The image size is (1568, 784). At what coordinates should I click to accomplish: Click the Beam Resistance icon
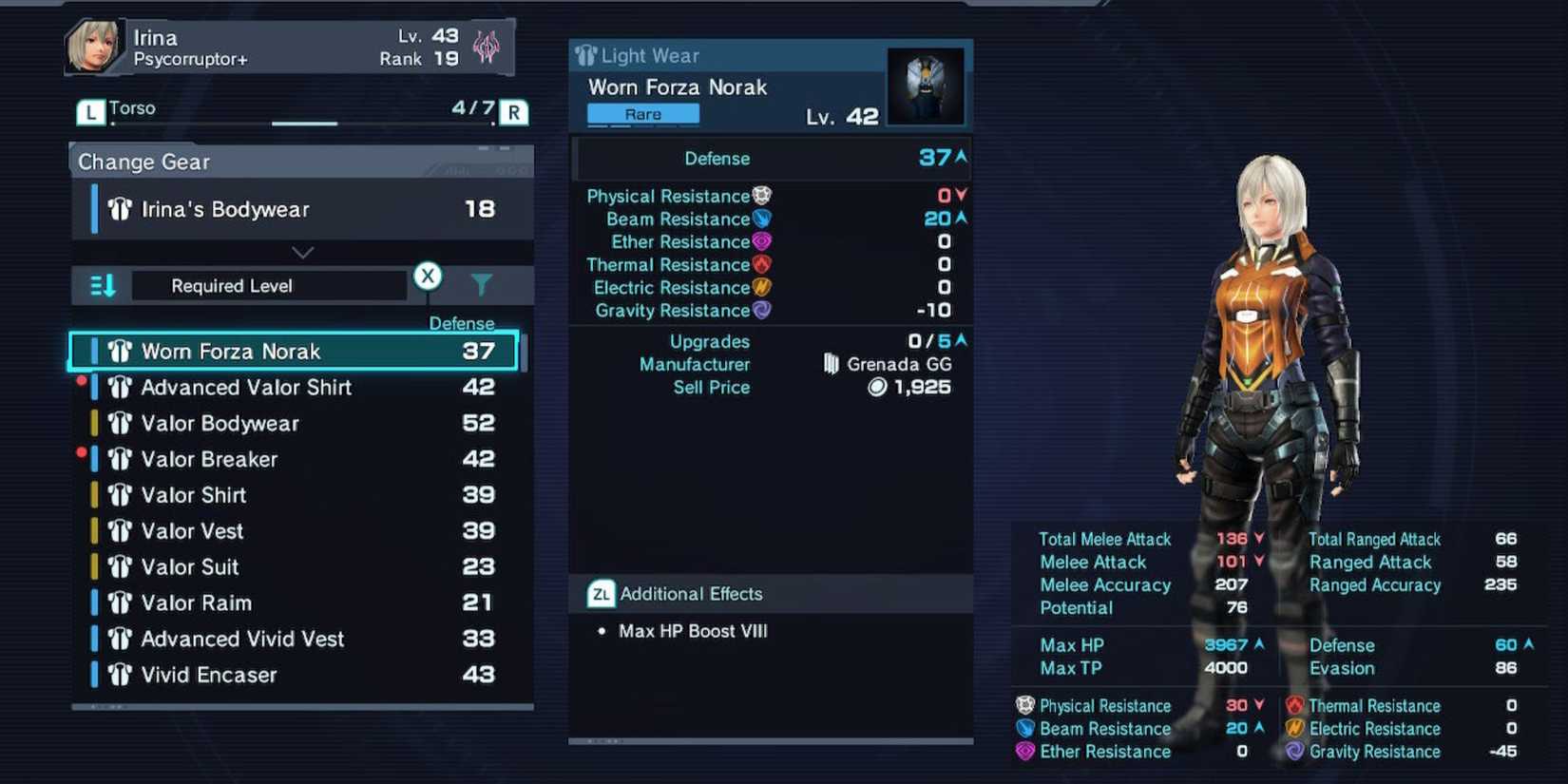(761, 219)
